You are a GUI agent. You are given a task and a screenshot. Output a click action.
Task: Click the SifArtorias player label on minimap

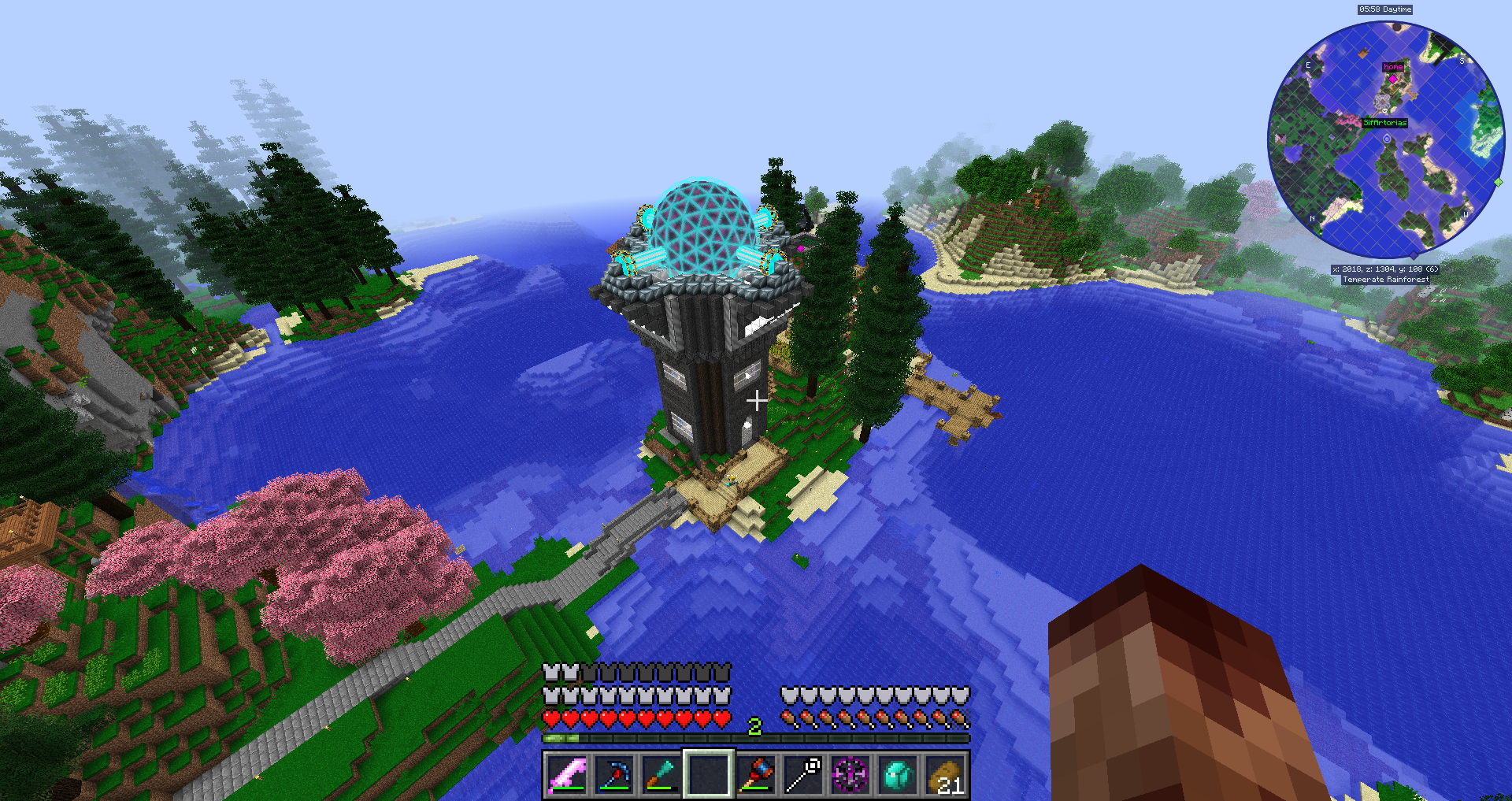(1384, 123)
